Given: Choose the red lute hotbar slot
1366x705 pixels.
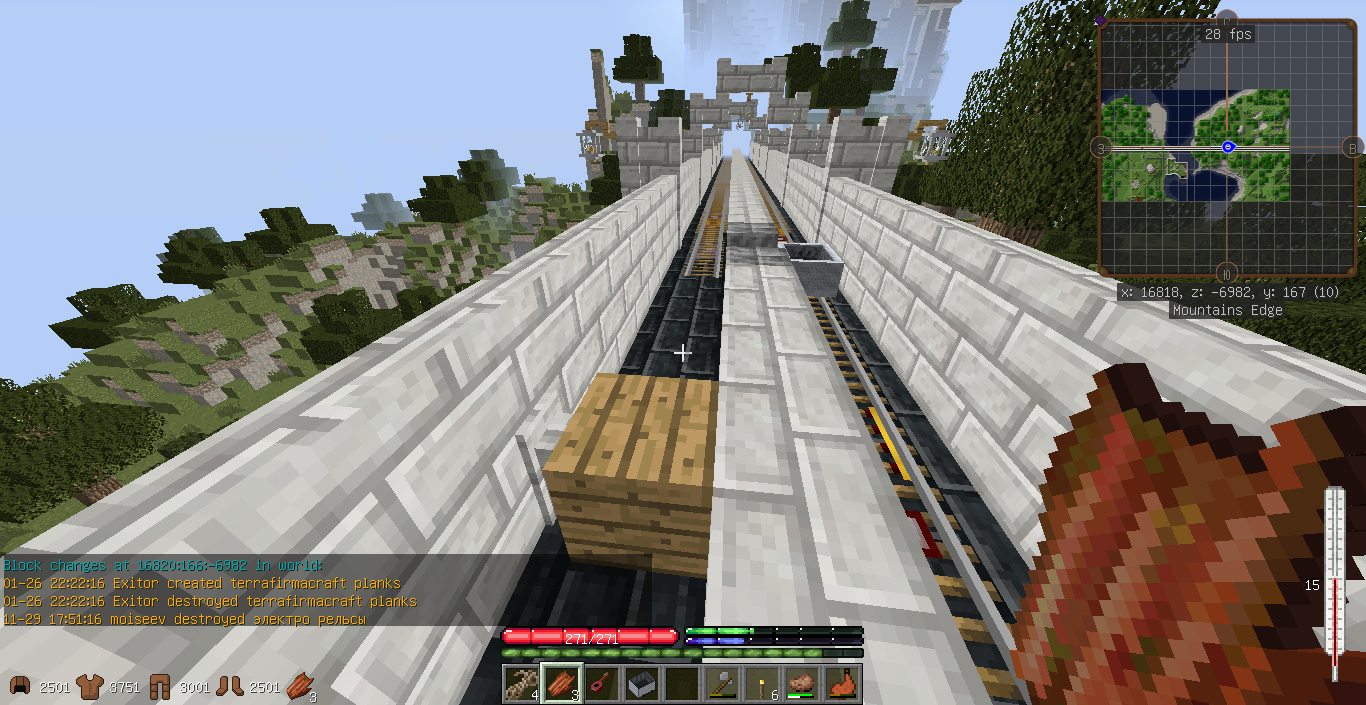Looking at the screenshot, I should coord(601,684).
